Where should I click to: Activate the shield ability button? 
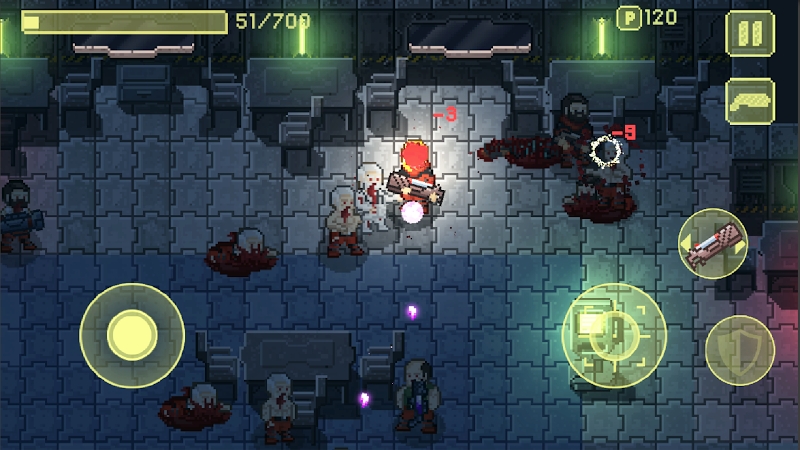pos(740,350)
